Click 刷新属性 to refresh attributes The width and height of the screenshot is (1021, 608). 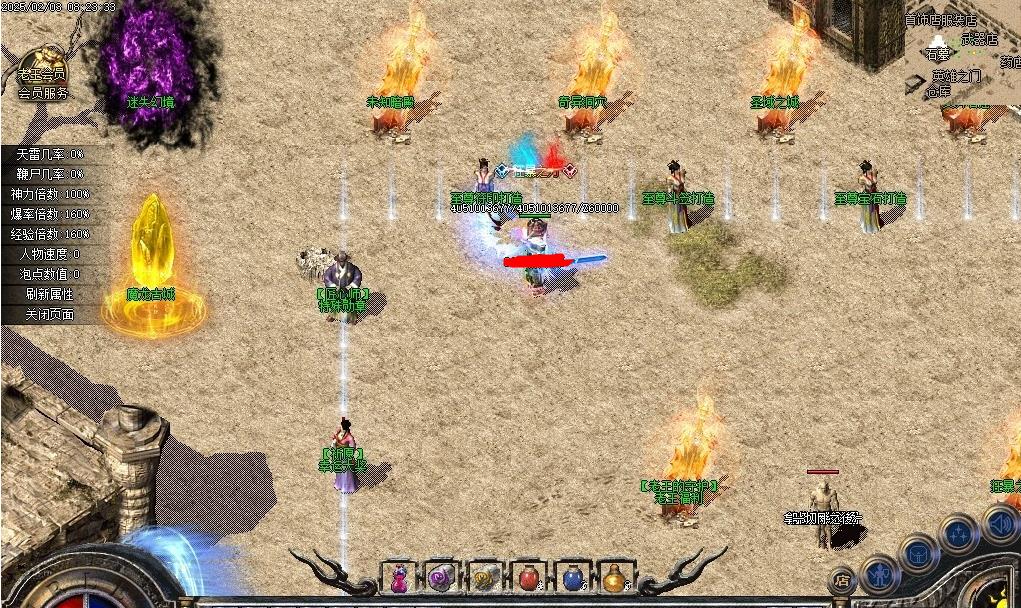[x=49, y=294]
